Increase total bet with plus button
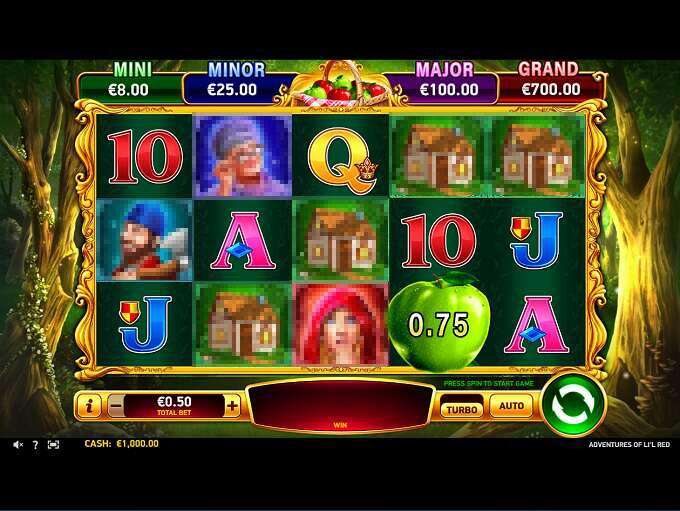The width and height of the screenshot is (680, 511). [232, 406]
